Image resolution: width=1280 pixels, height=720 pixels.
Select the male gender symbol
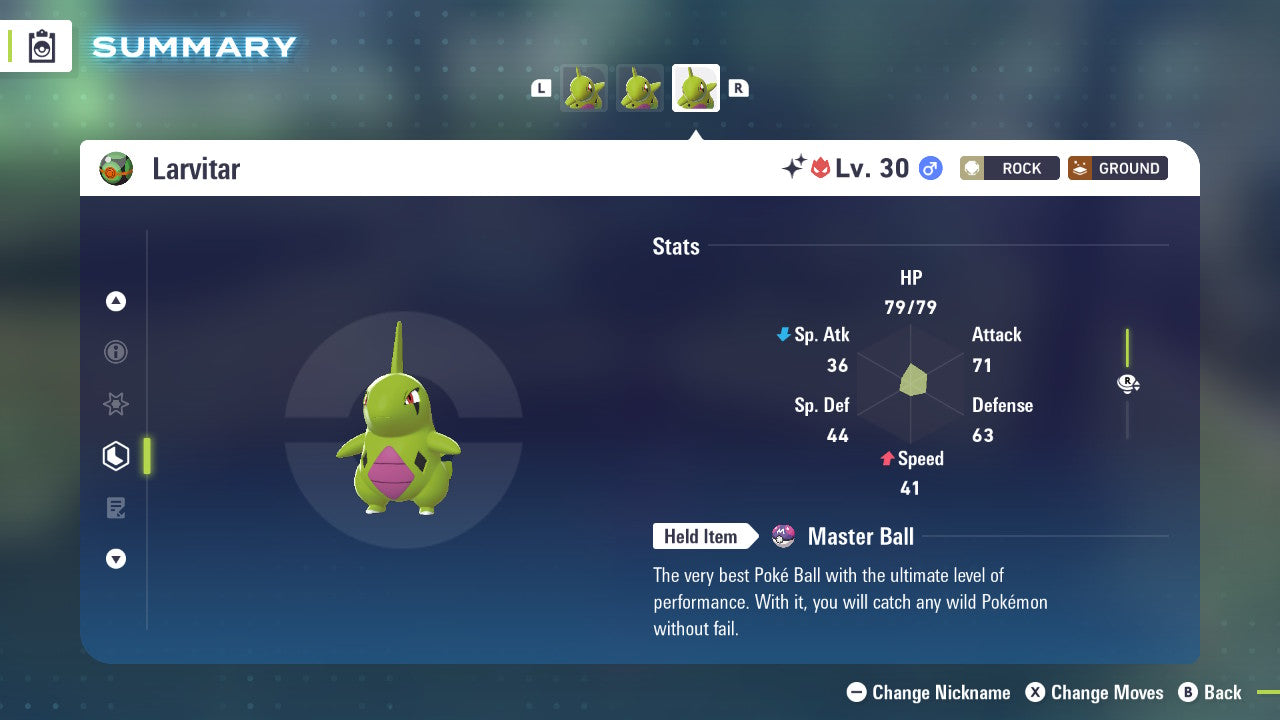[x=929, y=168]
